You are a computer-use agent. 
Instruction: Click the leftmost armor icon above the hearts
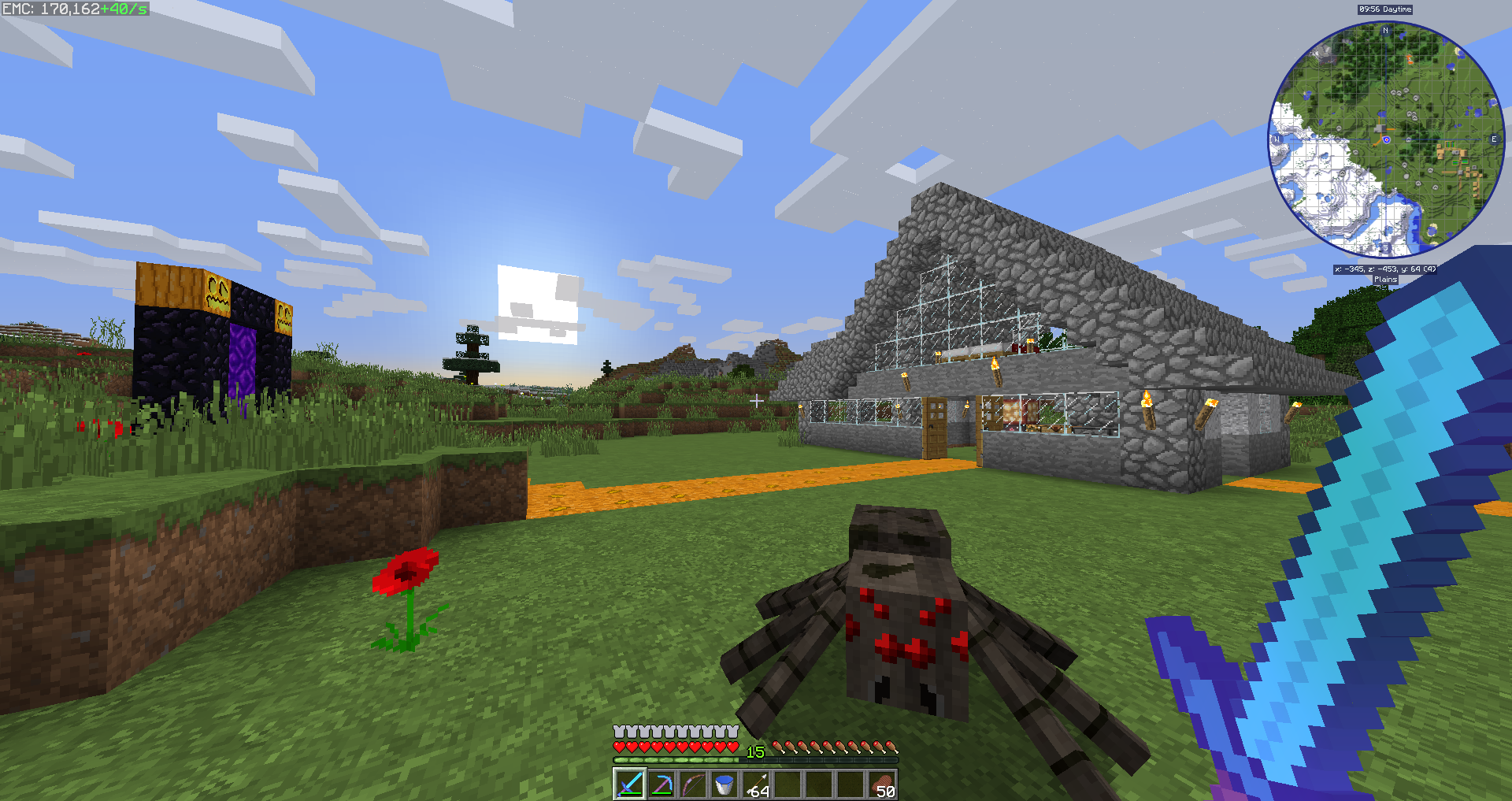pos(618,732)
